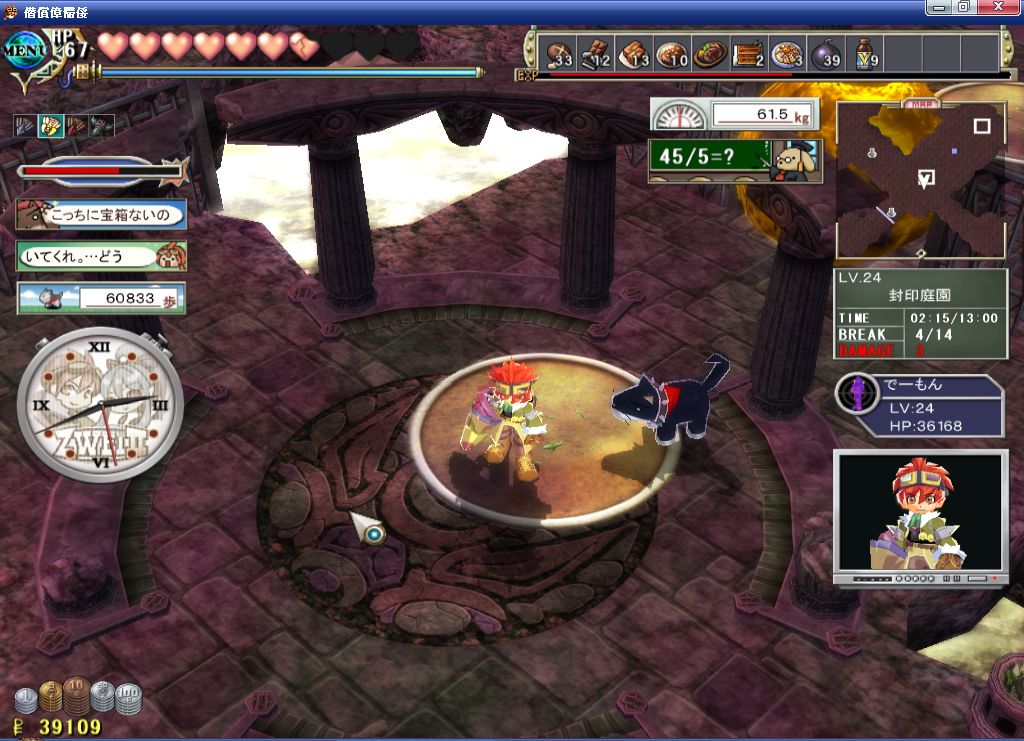The image size is (1024, 741).
Task: Select the highlighted yellow glove weapon icon
Action: (x=49, y=126)
